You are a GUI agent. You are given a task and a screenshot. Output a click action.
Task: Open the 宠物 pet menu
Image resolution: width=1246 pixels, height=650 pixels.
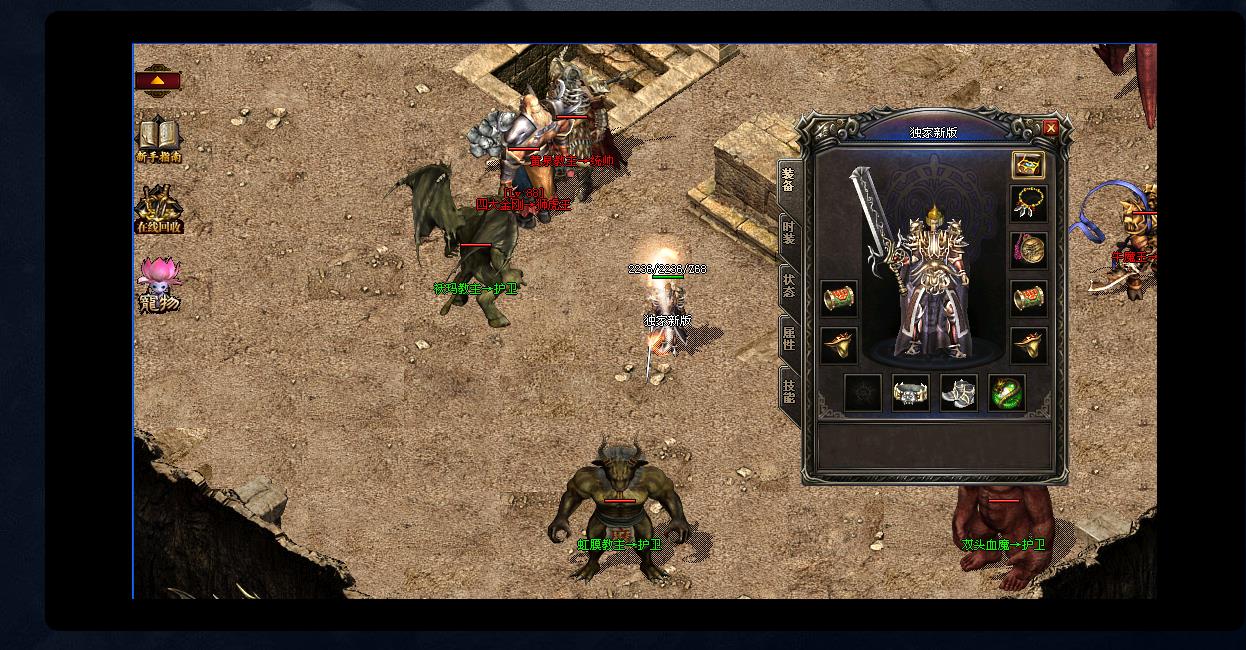coord(159,285)
